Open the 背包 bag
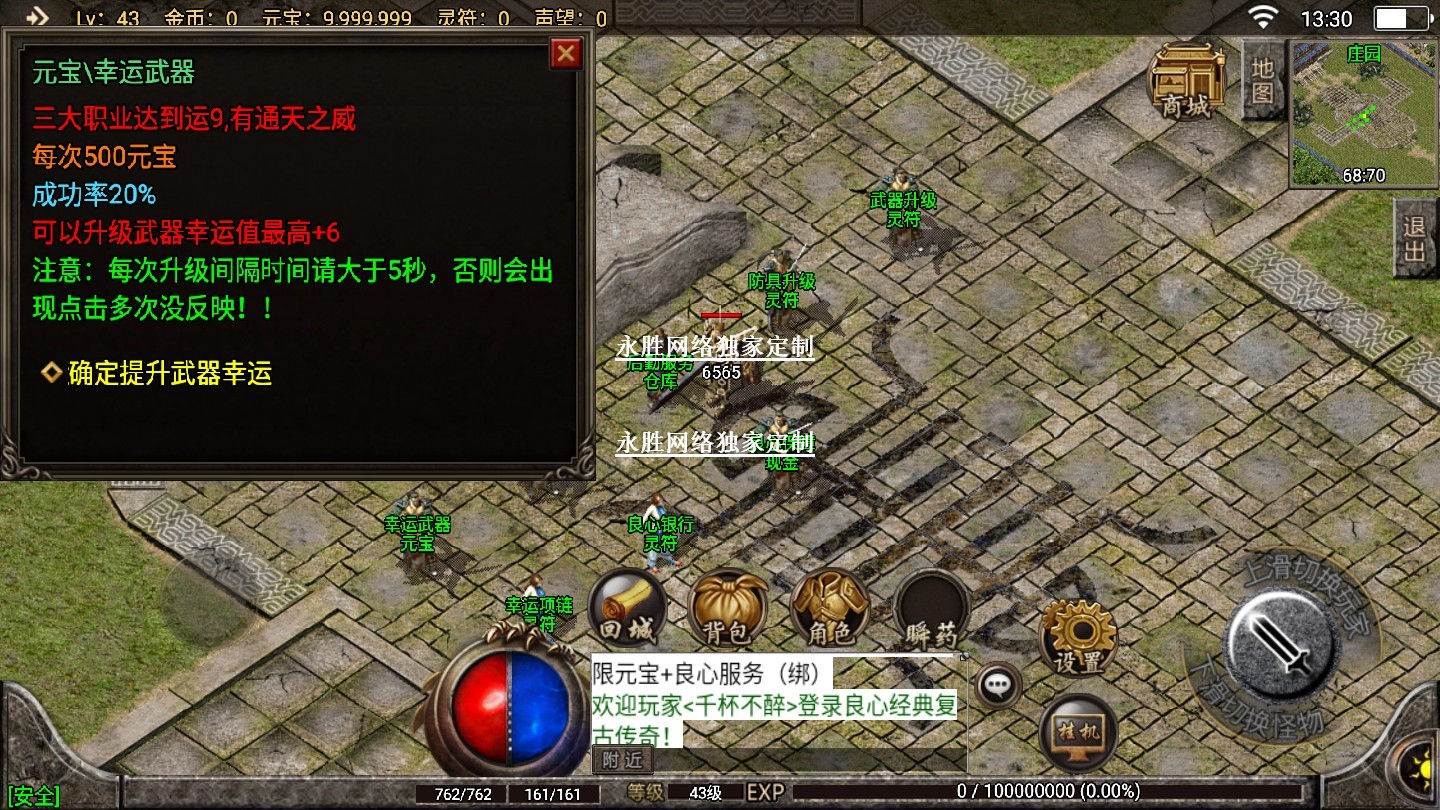Image resolution: width=1440 pixels, height=810 pixels. pyautogui.click(x=728, y=608)
